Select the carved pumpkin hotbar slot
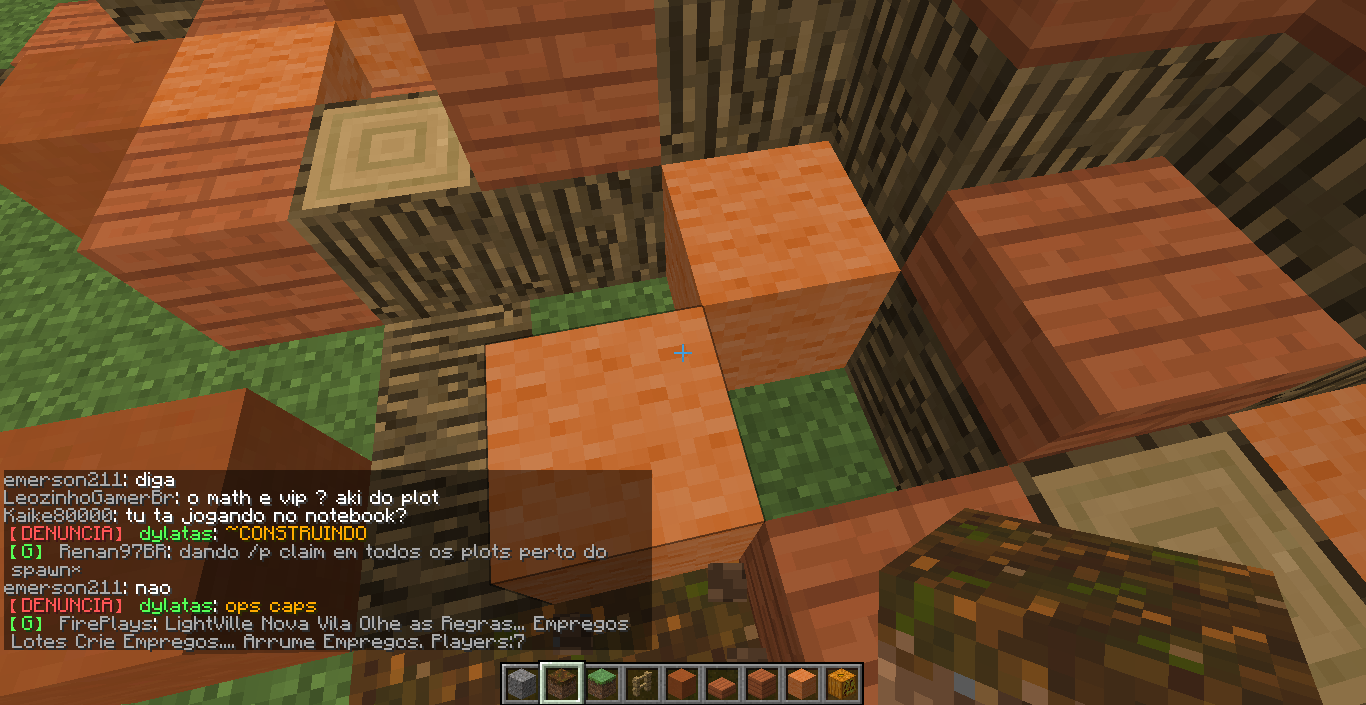The image size is (1366, 705). 840,685
